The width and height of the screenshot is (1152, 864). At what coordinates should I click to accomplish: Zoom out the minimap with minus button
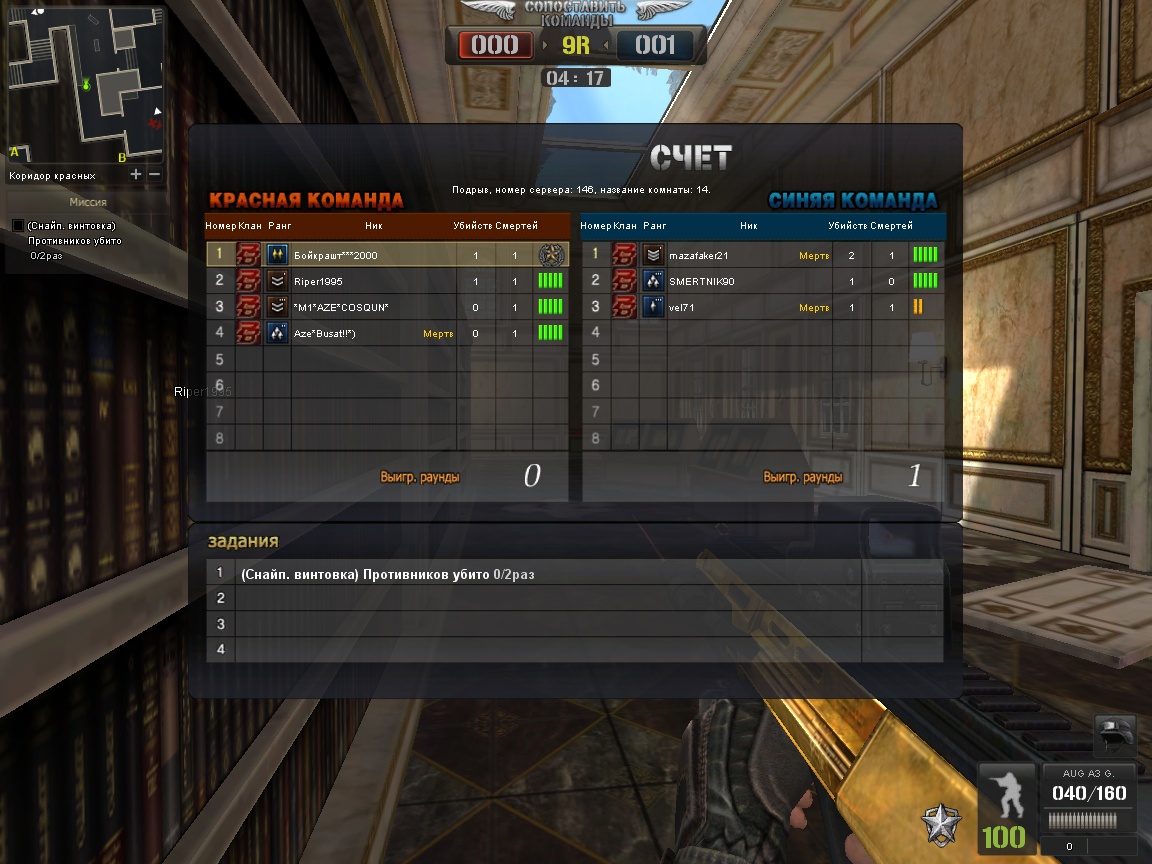tap(154, 175)
